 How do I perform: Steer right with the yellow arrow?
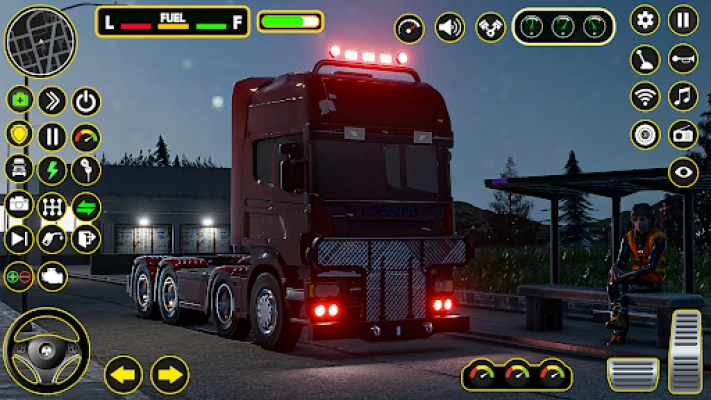[170, 375]
